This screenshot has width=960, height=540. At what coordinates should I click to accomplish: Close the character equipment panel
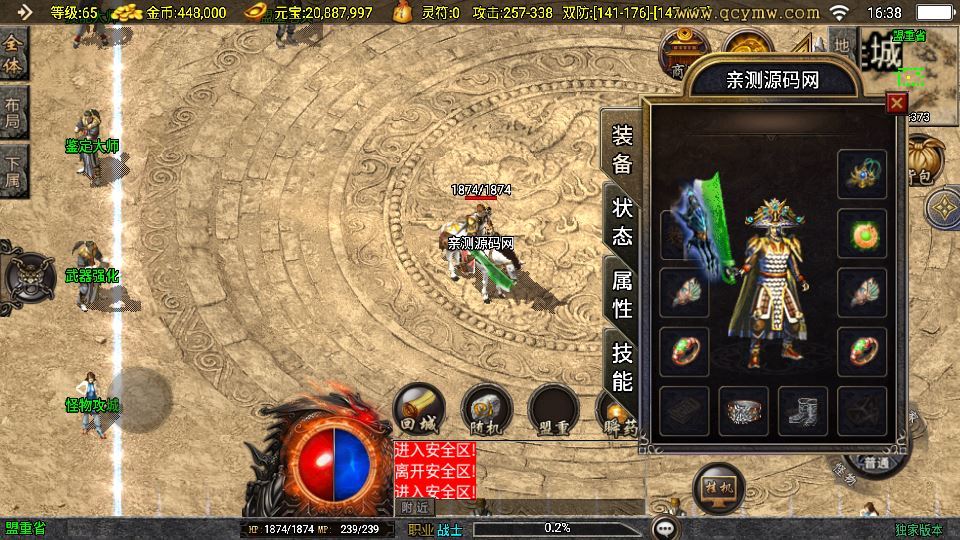896,102
